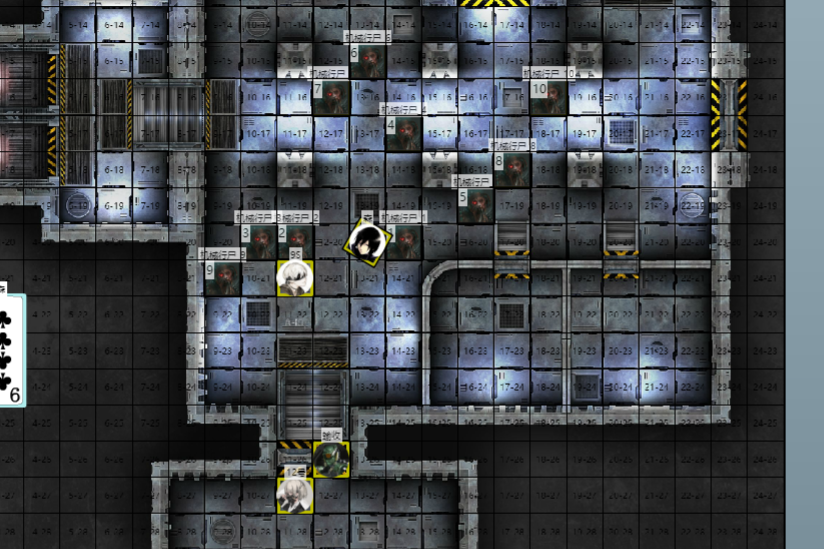Select the green armored soldier token

point(331,458)
